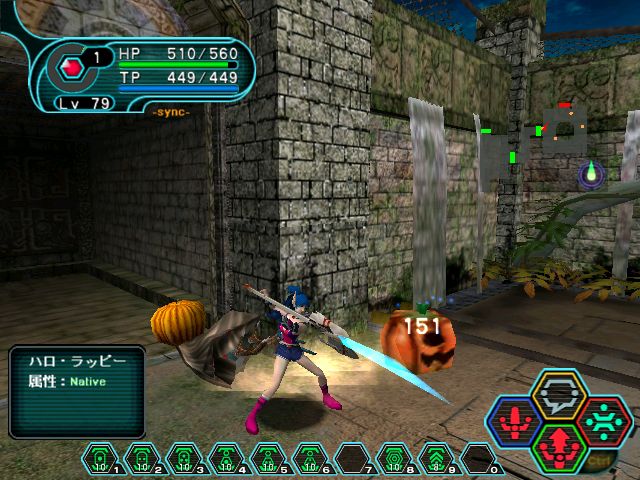Activate quick slot 6 on the hotbar
Screen dimensions: 640x480
(310, 458)
